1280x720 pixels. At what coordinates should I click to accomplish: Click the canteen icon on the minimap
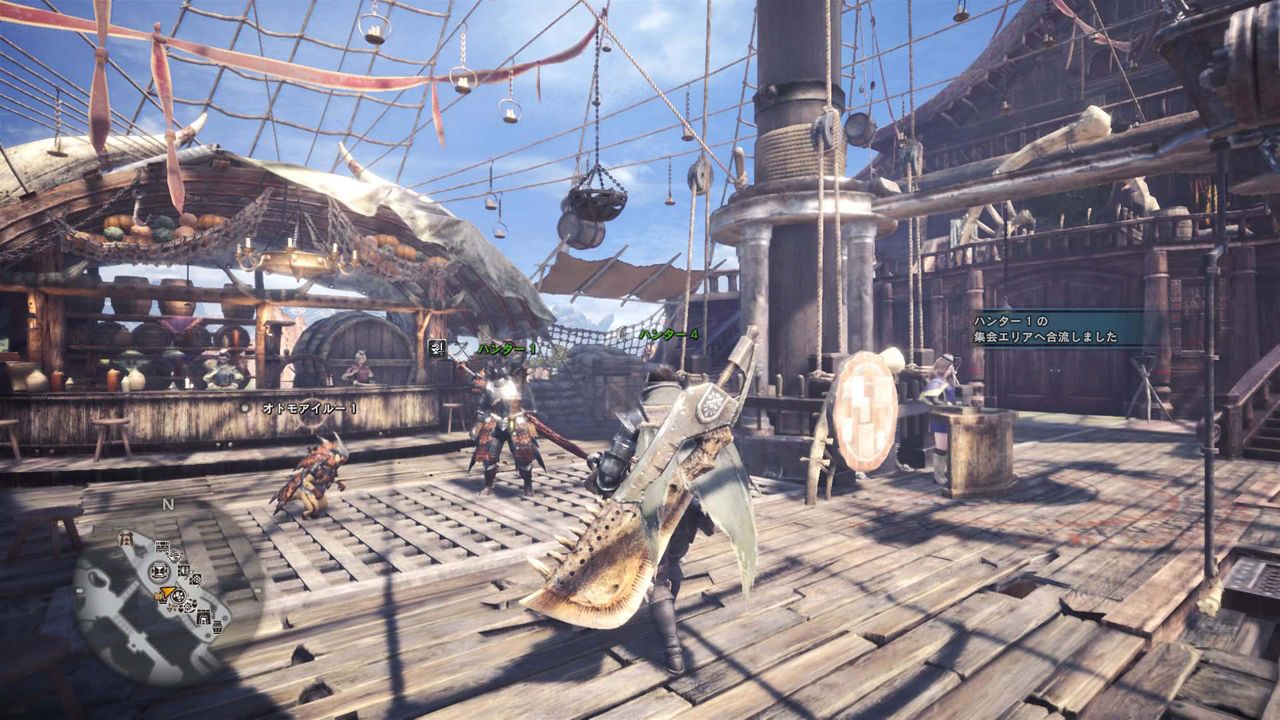click(179, 596)
